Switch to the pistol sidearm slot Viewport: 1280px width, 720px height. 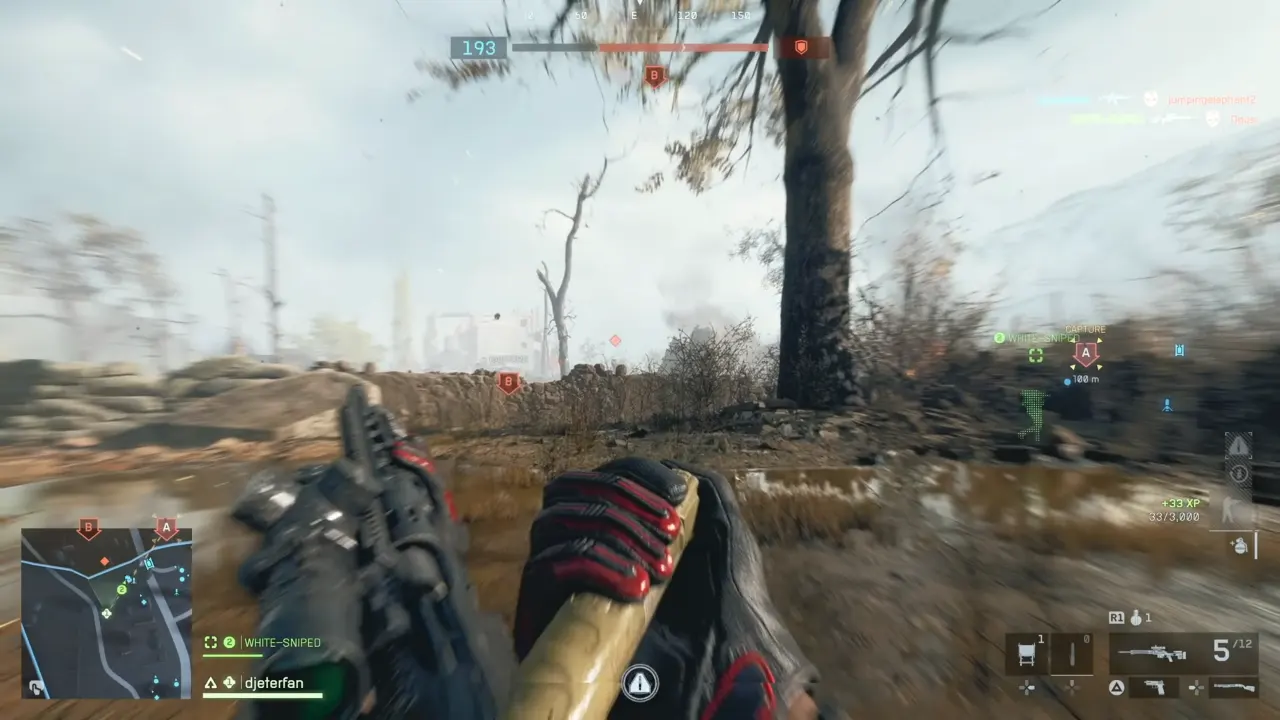pos(1155,688)
